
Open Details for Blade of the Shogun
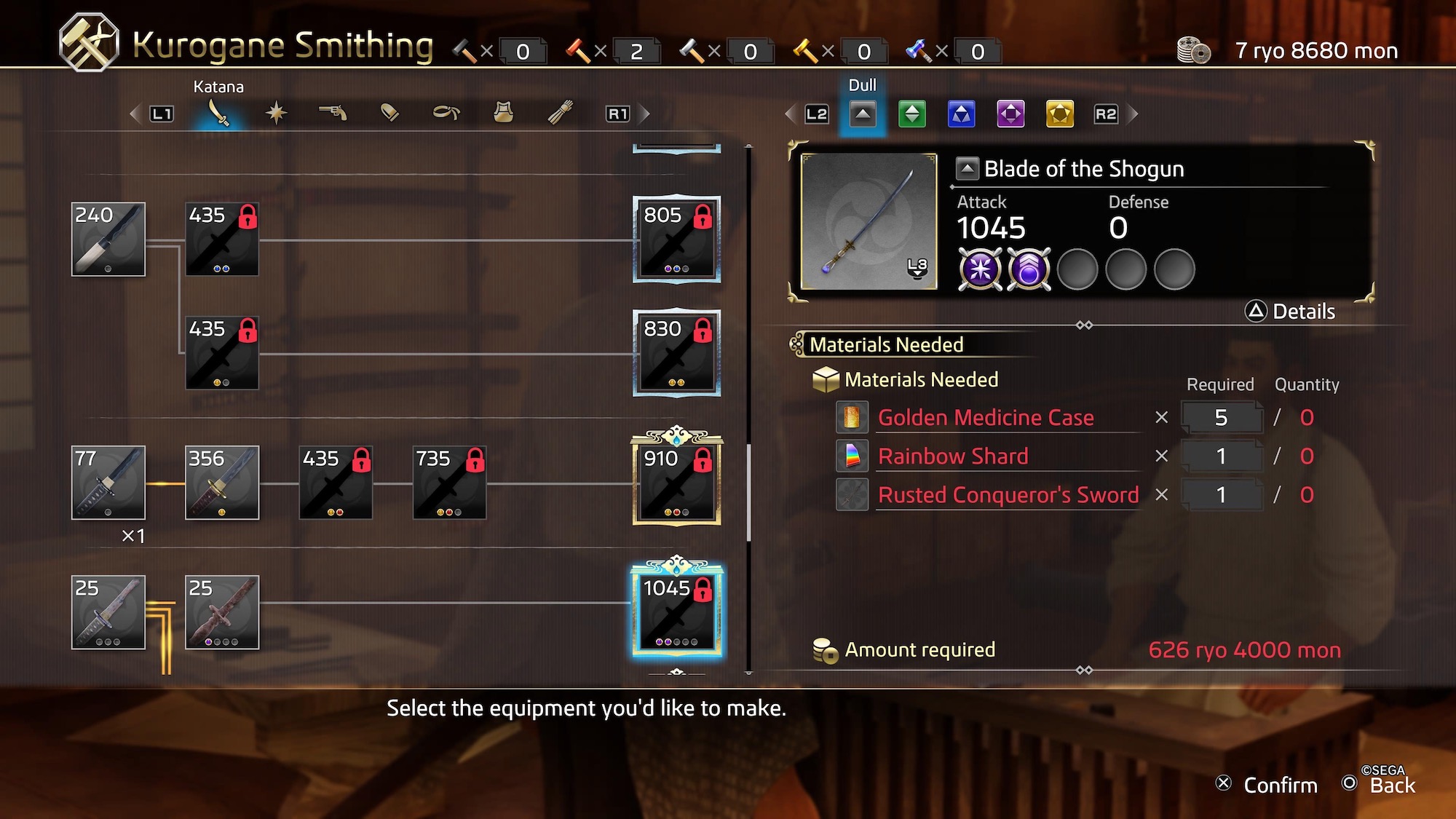(1293, 311)
